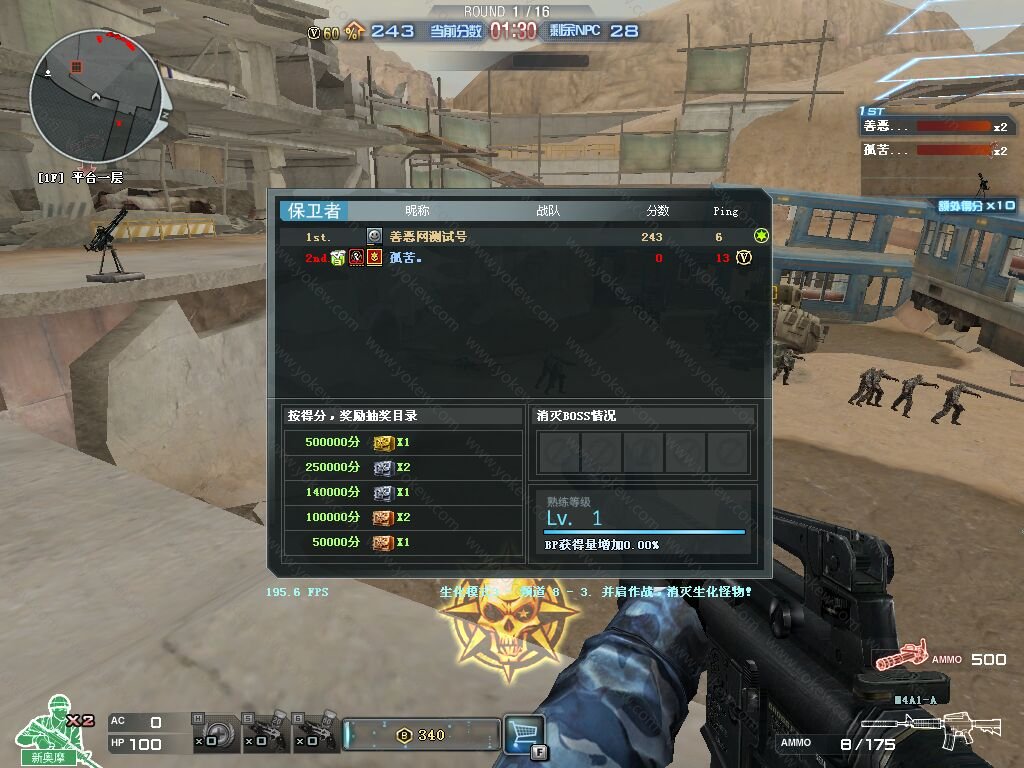Choose the 250000分 reward row
The image size is (1024, 768).
400,467
